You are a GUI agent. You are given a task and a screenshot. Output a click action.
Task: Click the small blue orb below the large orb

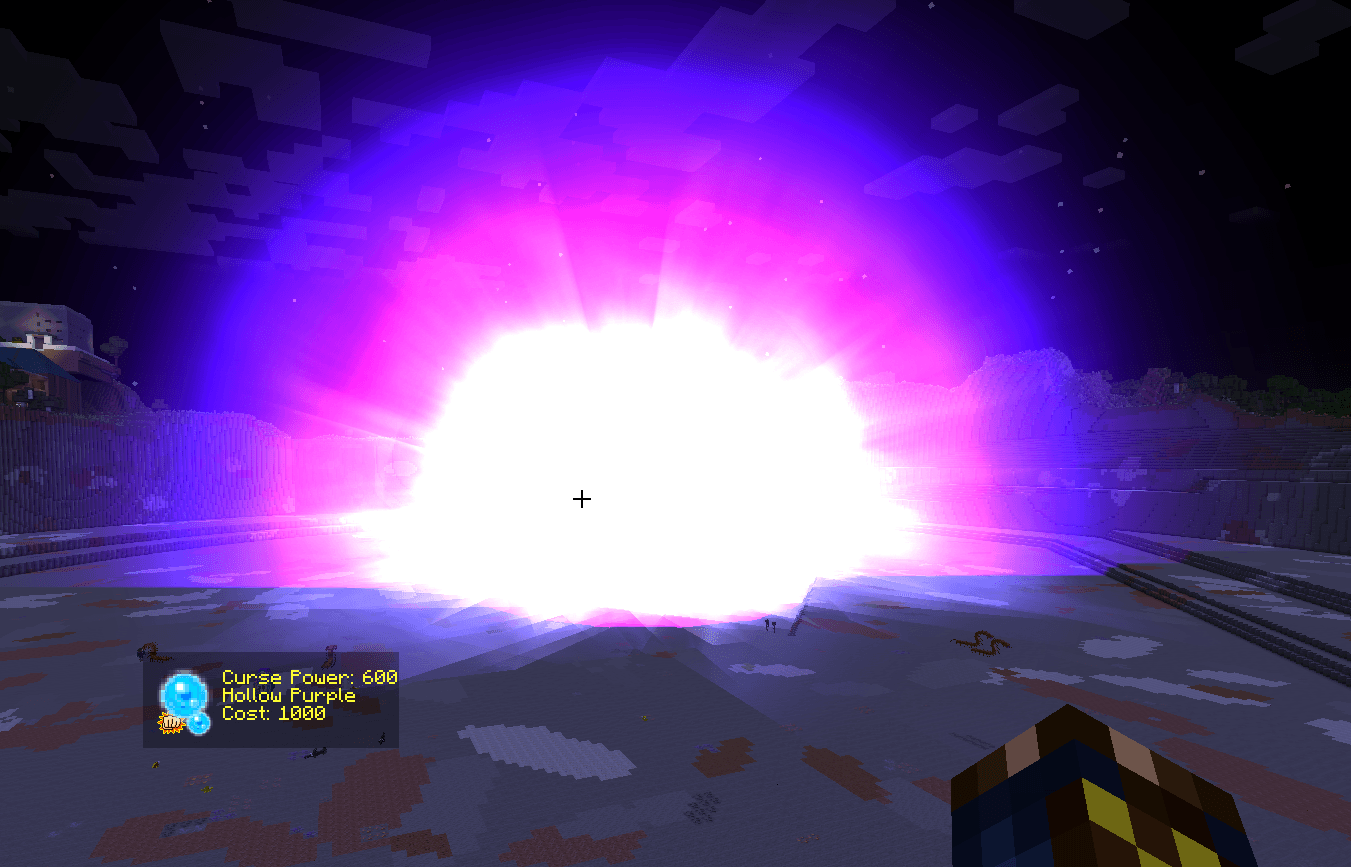pos(199,722)
